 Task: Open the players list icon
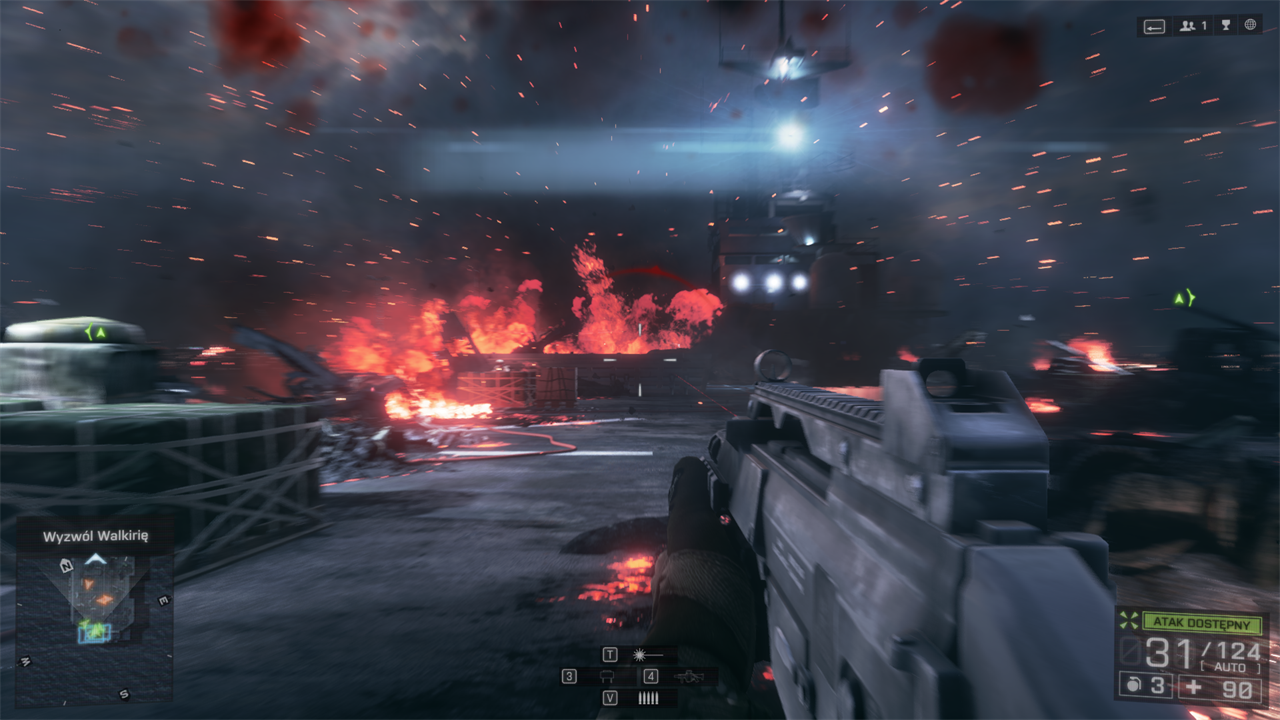coord(1193,26)
